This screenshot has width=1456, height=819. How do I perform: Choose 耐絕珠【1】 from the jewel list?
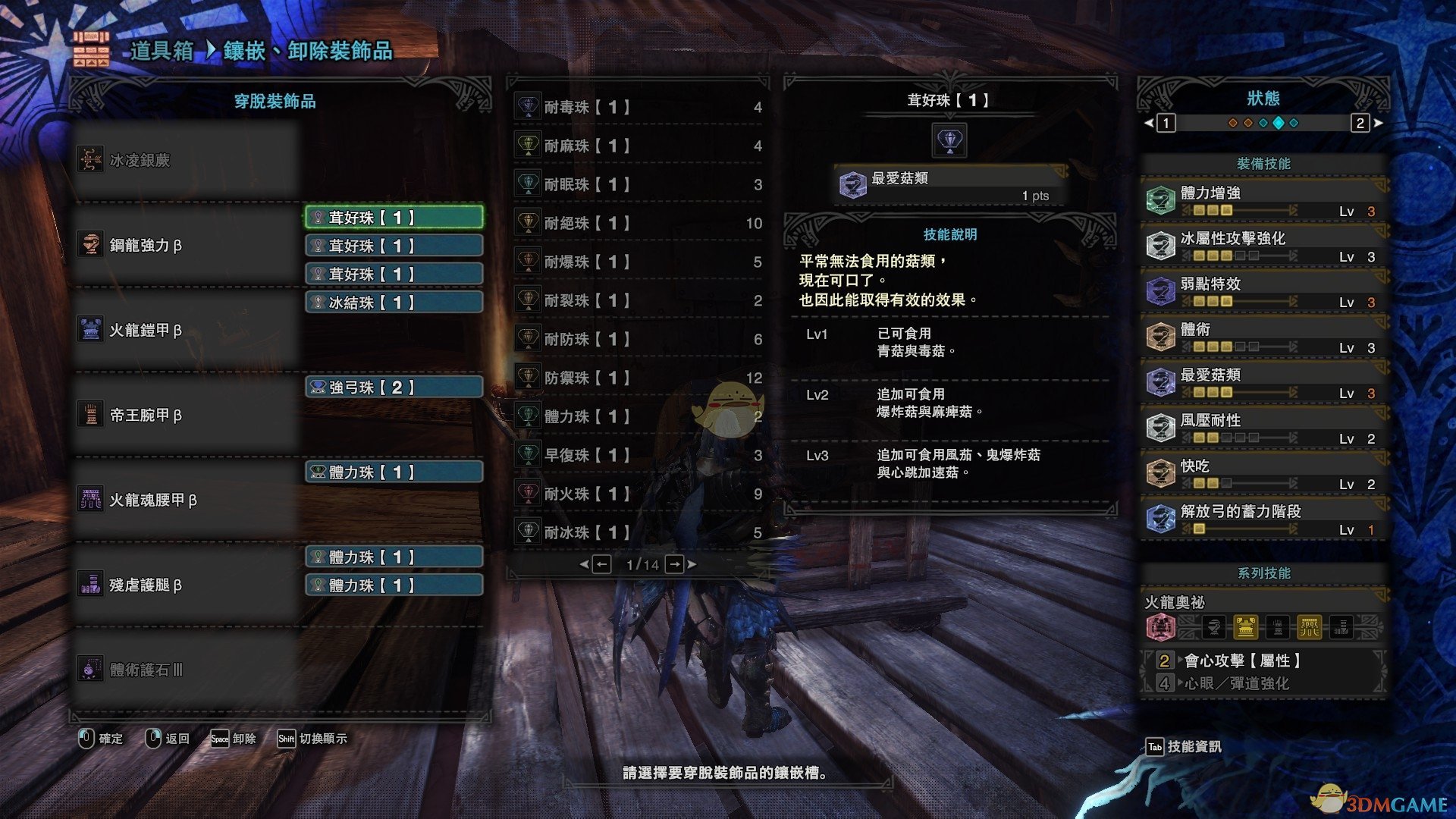[x=639, y=223]
